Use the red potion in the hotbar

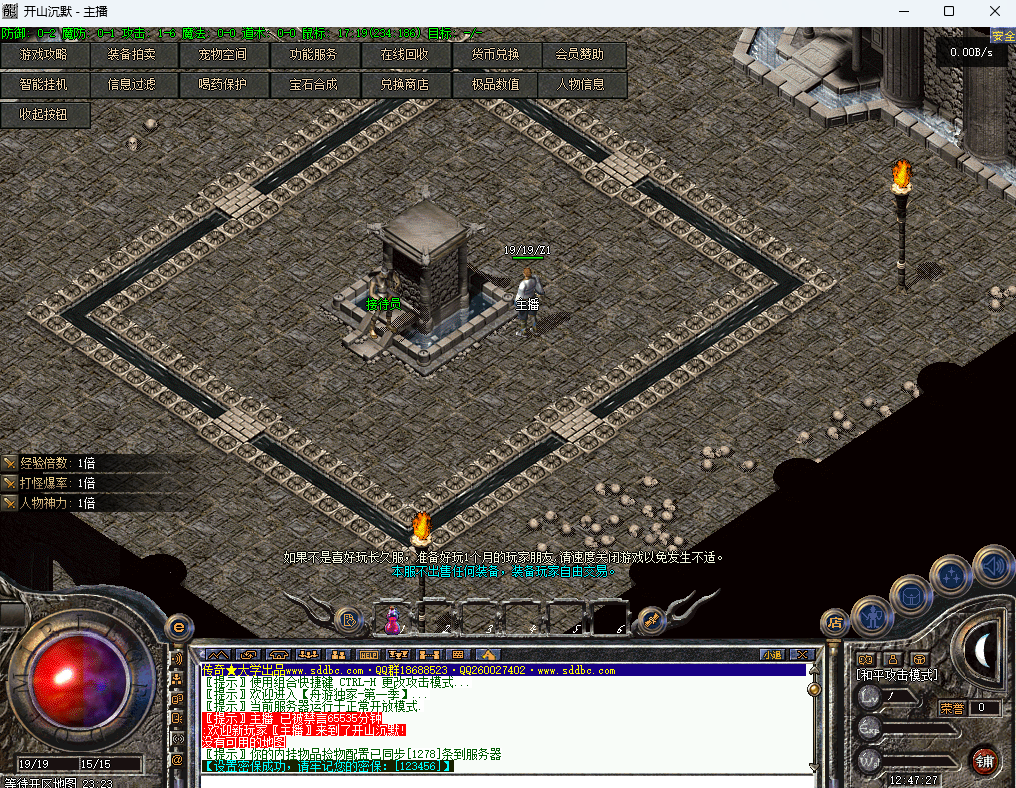tap(393, 620)
